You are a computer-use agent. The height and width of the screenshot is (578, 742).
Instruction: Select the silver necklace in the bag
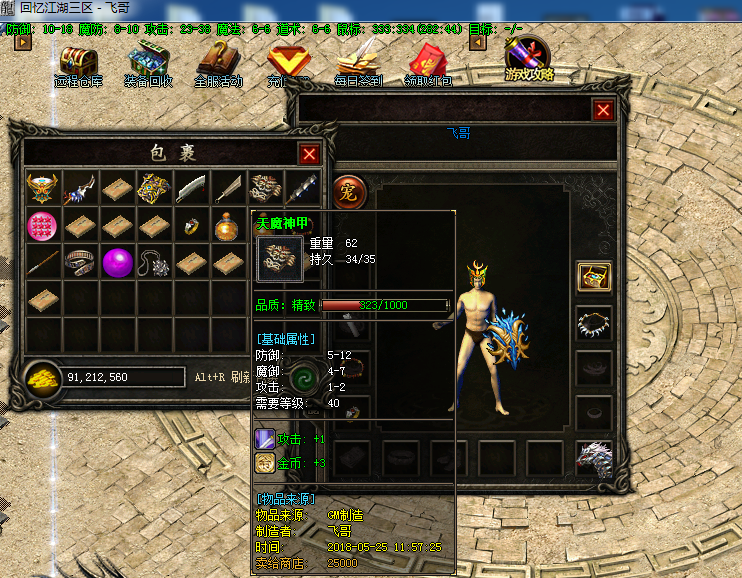click(x=153, y=263)
